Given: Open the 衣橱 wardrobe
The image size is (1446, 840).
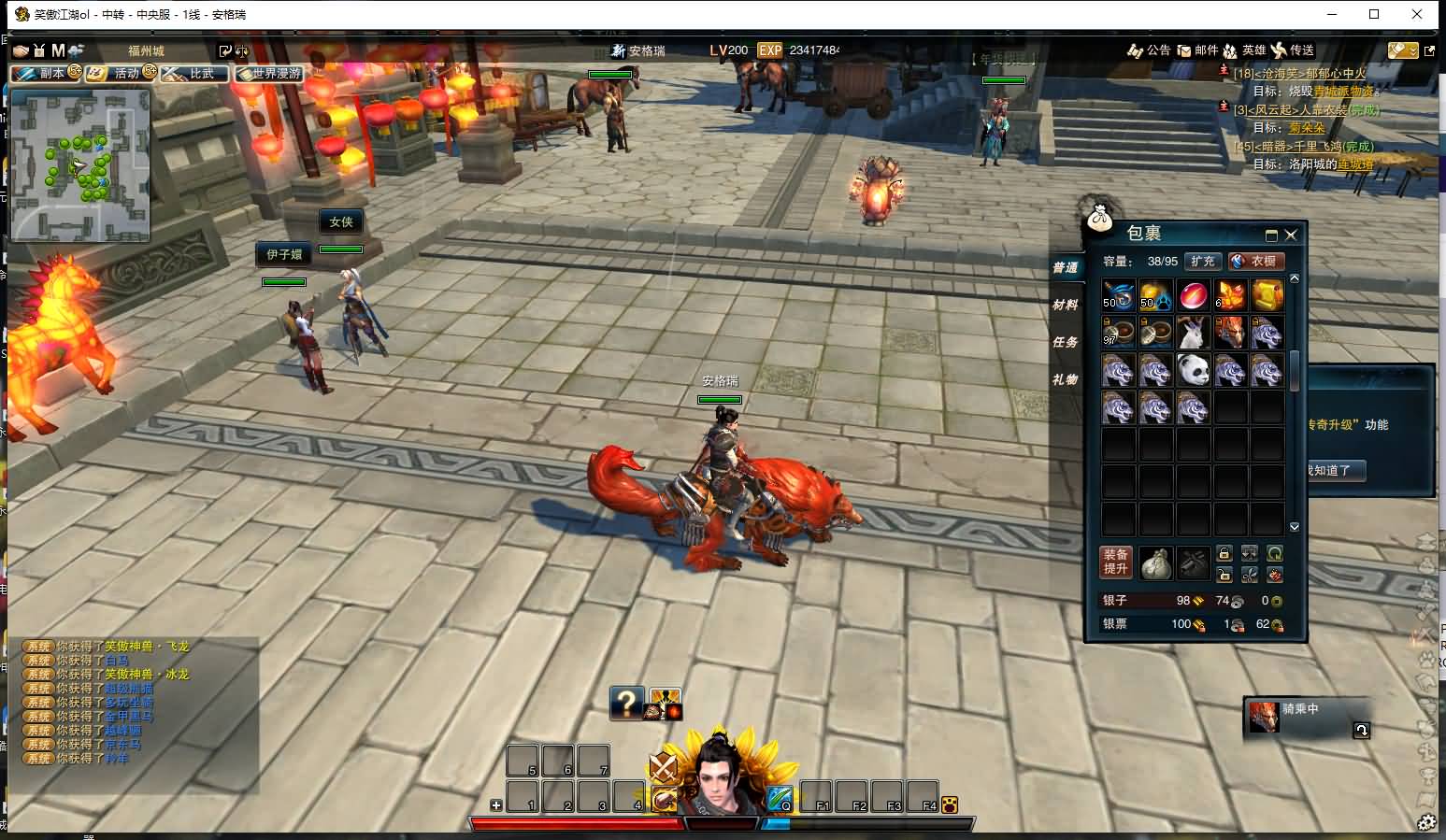Looking at the screenshot, I should pyautogui.click(x=1255, y=262).
